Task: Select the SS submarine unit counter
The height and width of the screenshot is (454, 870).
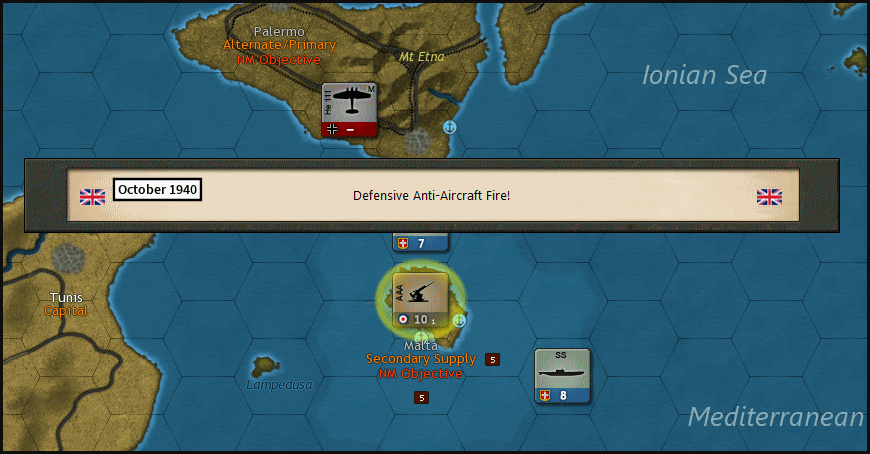Action: coord(562,376)
